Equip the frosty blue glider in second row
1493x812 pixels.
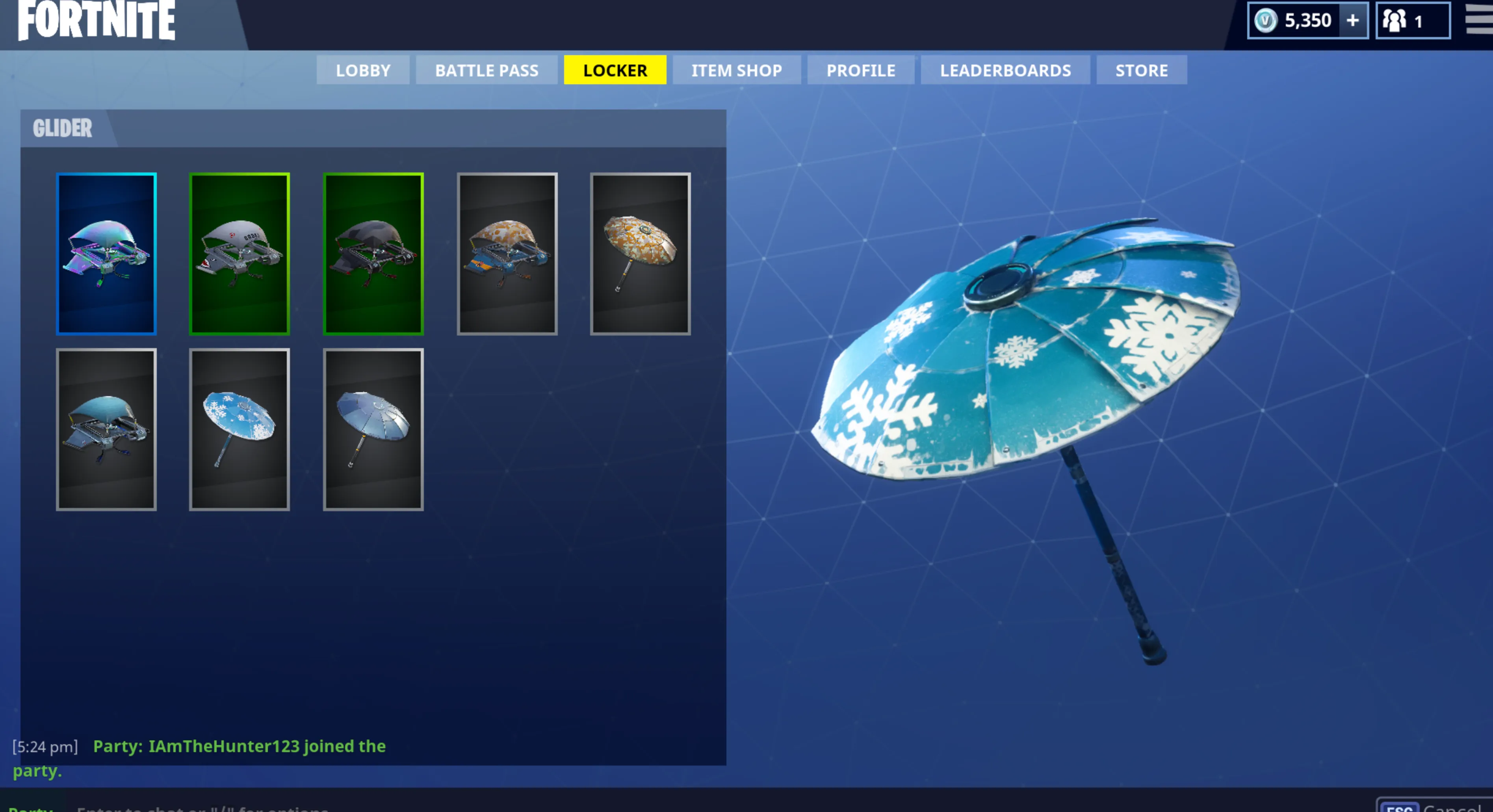(107, 428)
